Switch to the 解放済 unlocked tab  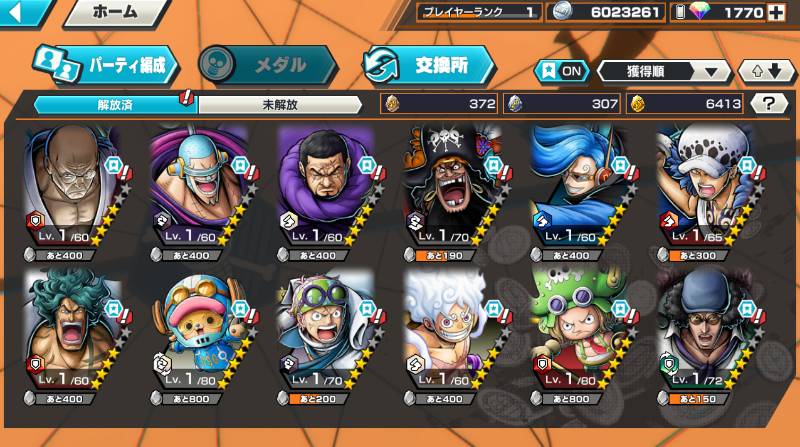point(115,103)
